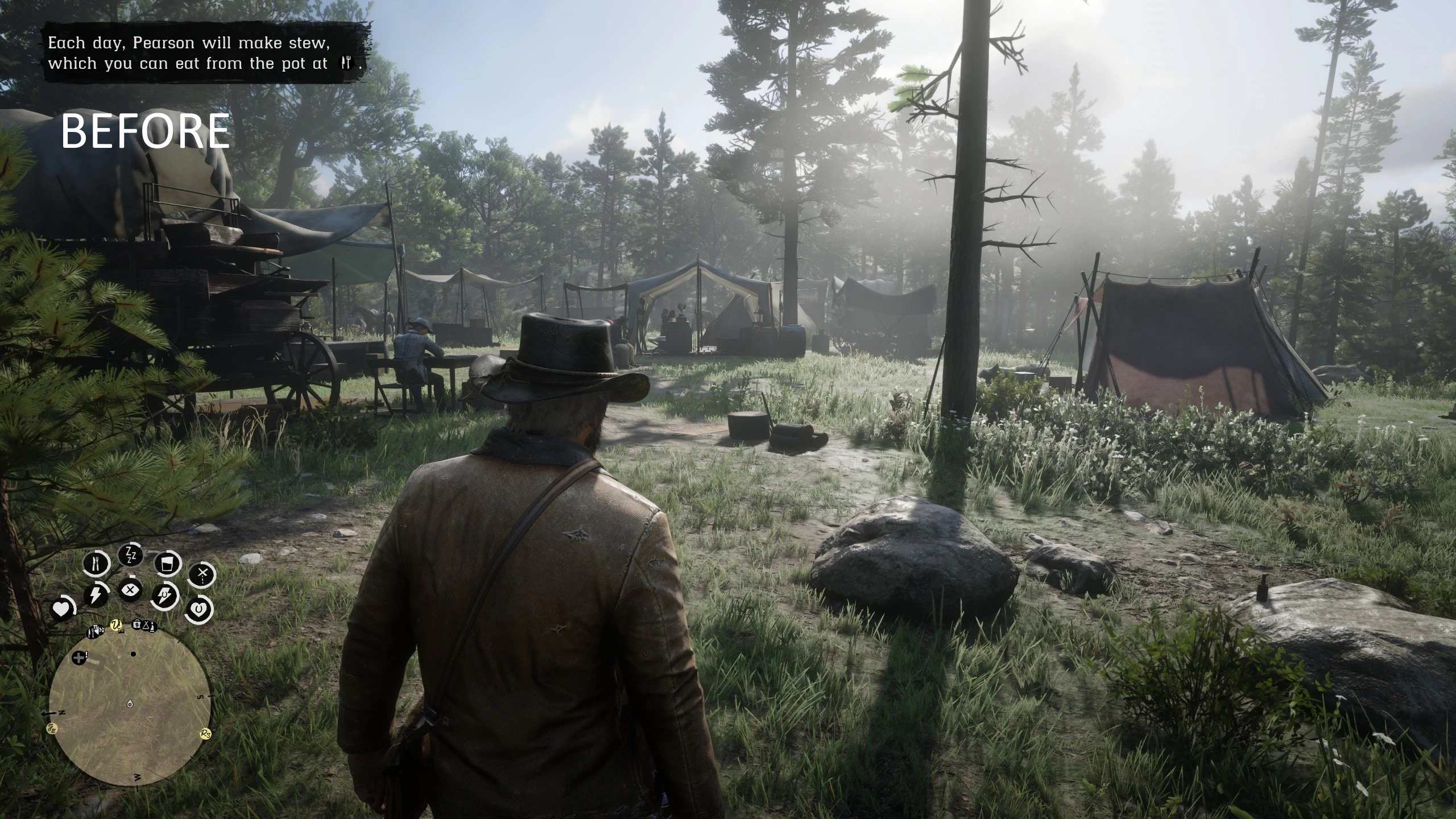Select the Zzz sleep status icon
The width and height of the screenshot is (1456, 819).
click(x=131, y=555)
